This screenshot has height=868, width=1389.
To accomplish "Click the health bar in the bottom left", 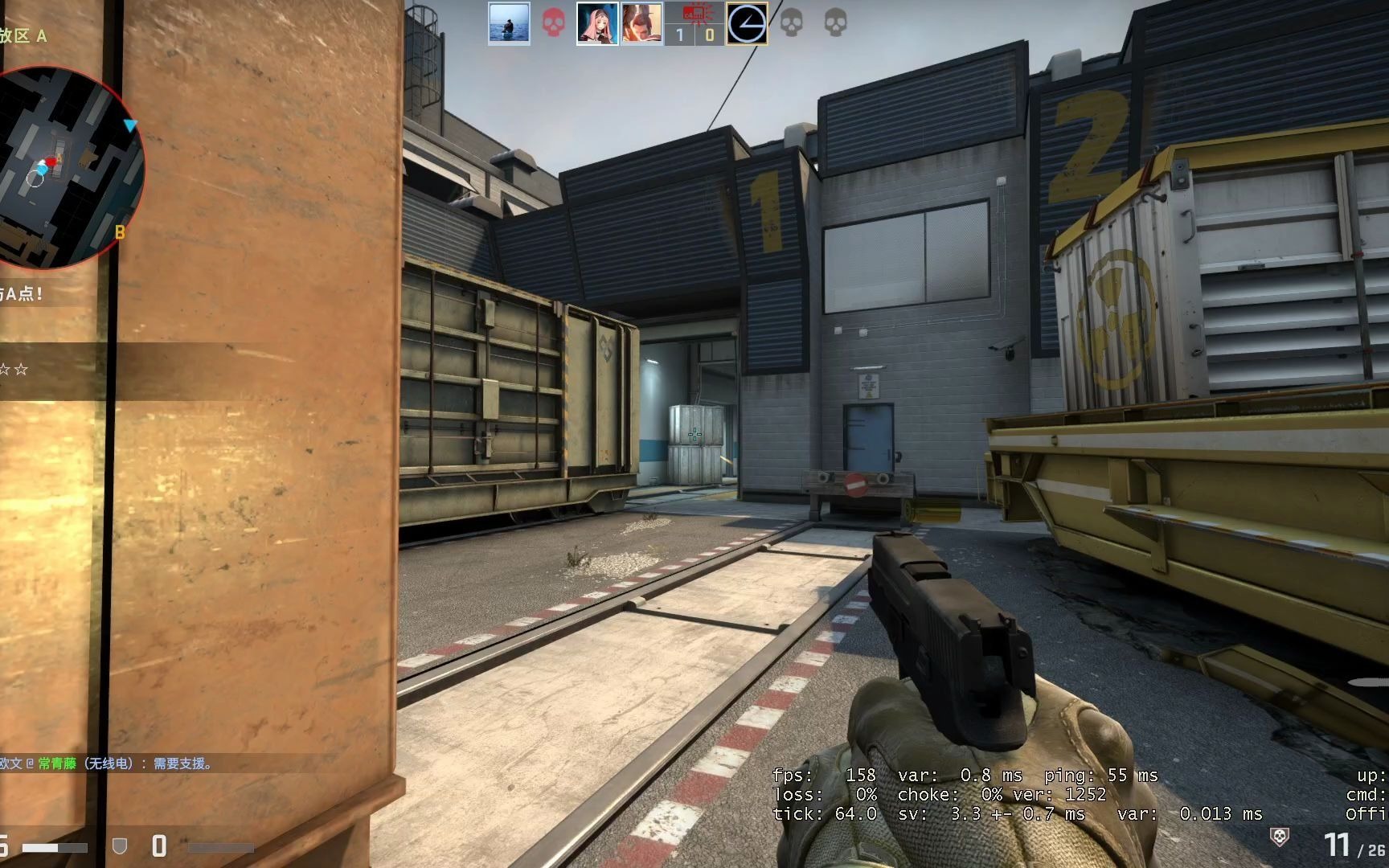I will click(55, 847).
